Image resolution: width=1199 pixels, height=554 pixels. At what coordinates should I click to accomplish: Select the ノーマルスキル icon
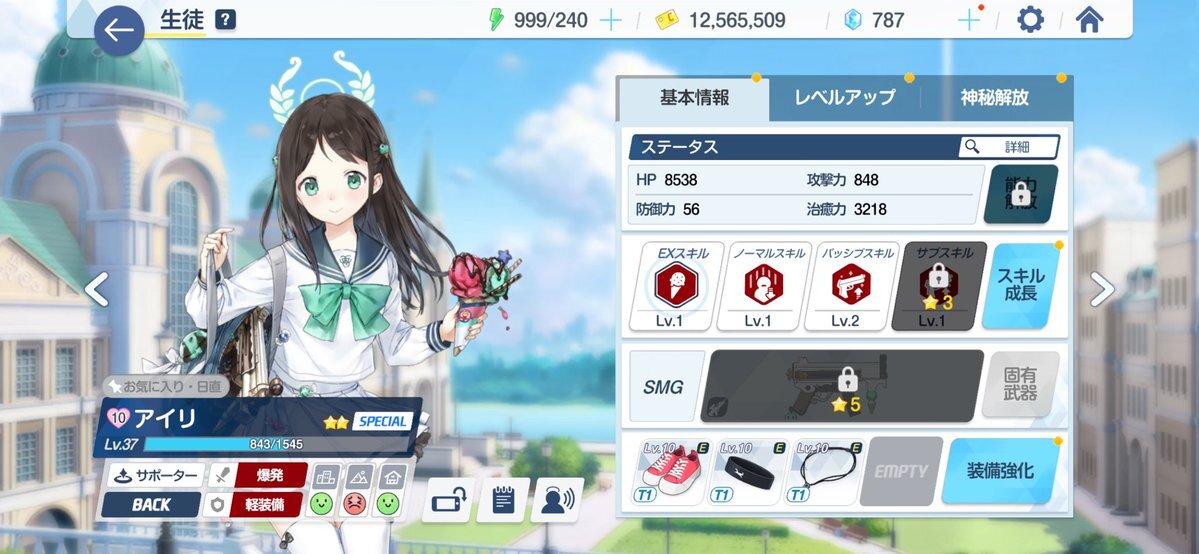point(757,287)
